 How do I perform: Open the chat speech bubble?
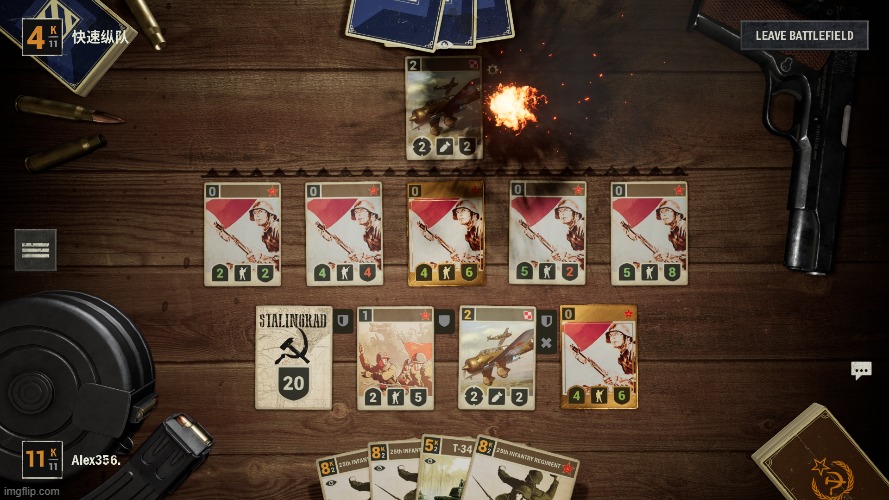(861, 371)
